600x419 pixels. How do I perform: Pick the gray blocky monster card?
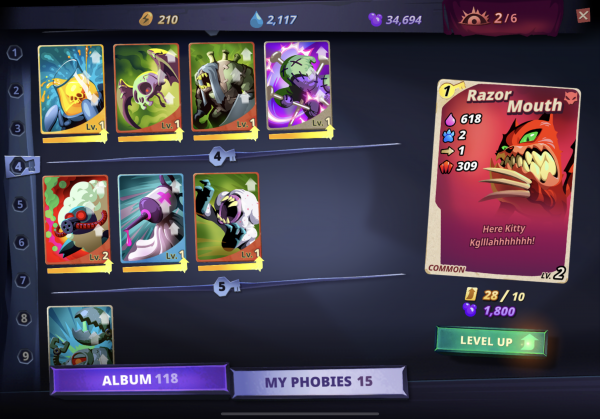(x=222, y=89)
